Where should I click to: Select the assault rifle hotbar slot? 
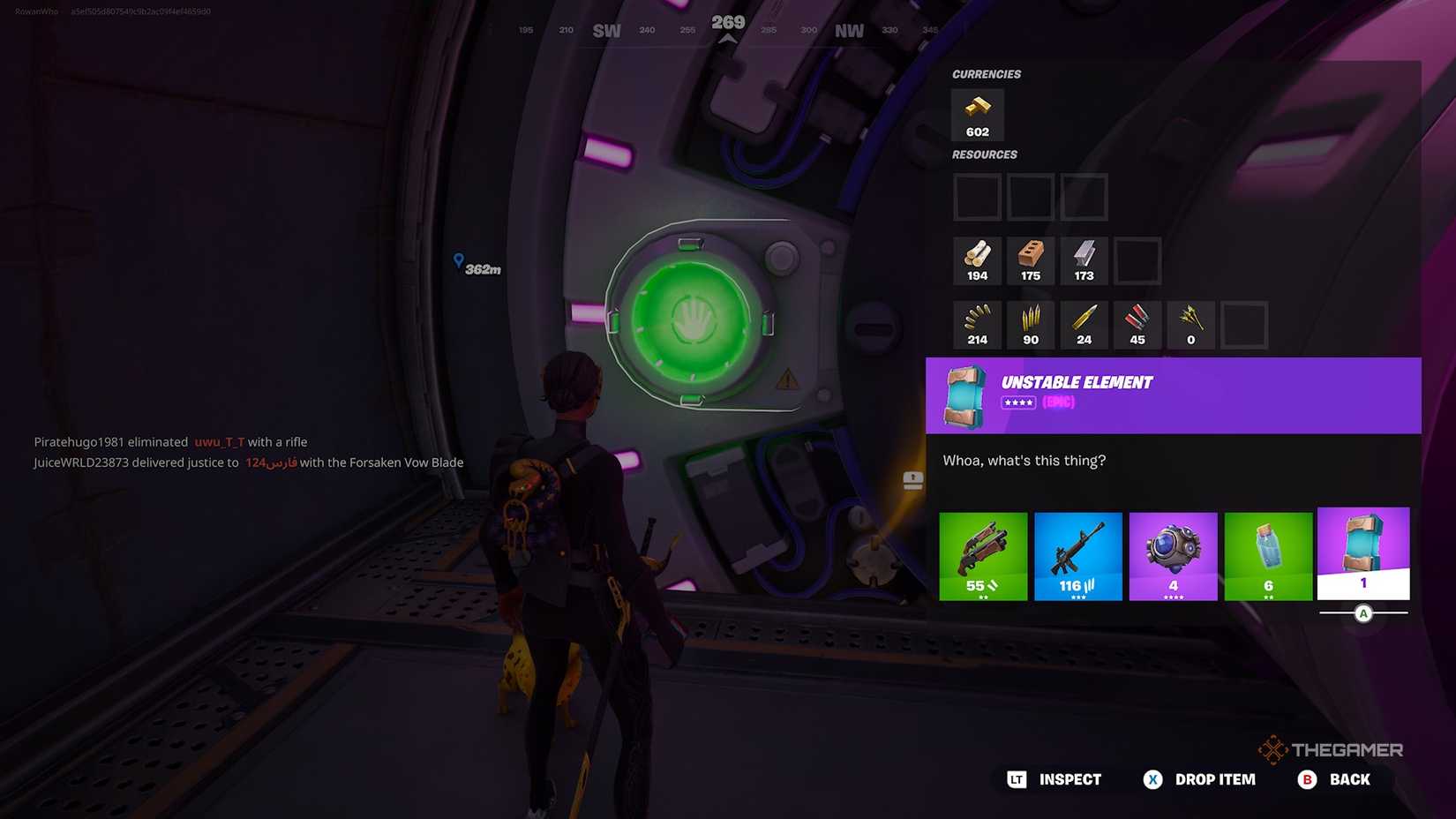pyautogui.click(x=1078, y=554)
